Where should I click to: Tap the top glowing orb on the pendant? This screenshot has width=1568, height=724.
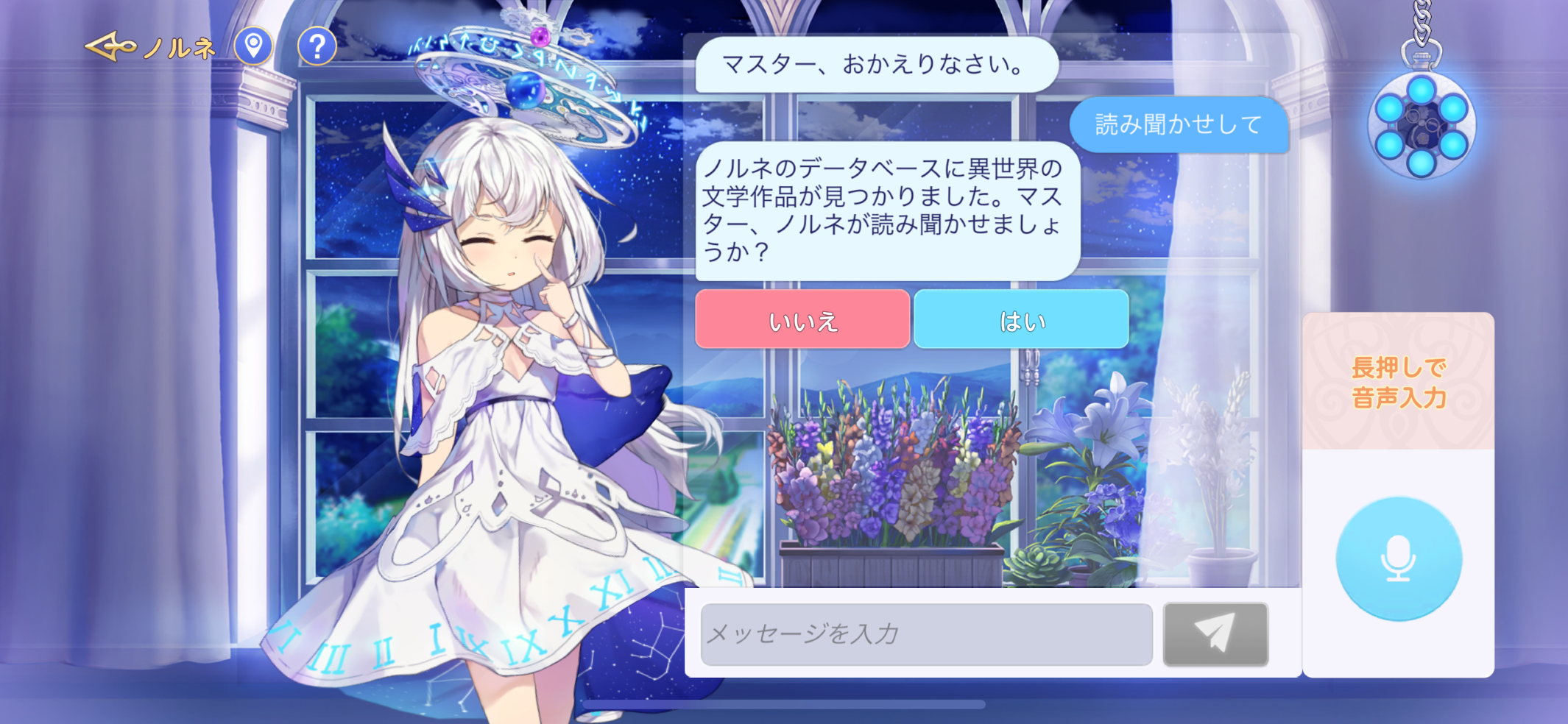pyautogui.click(x=1422, y=90)
